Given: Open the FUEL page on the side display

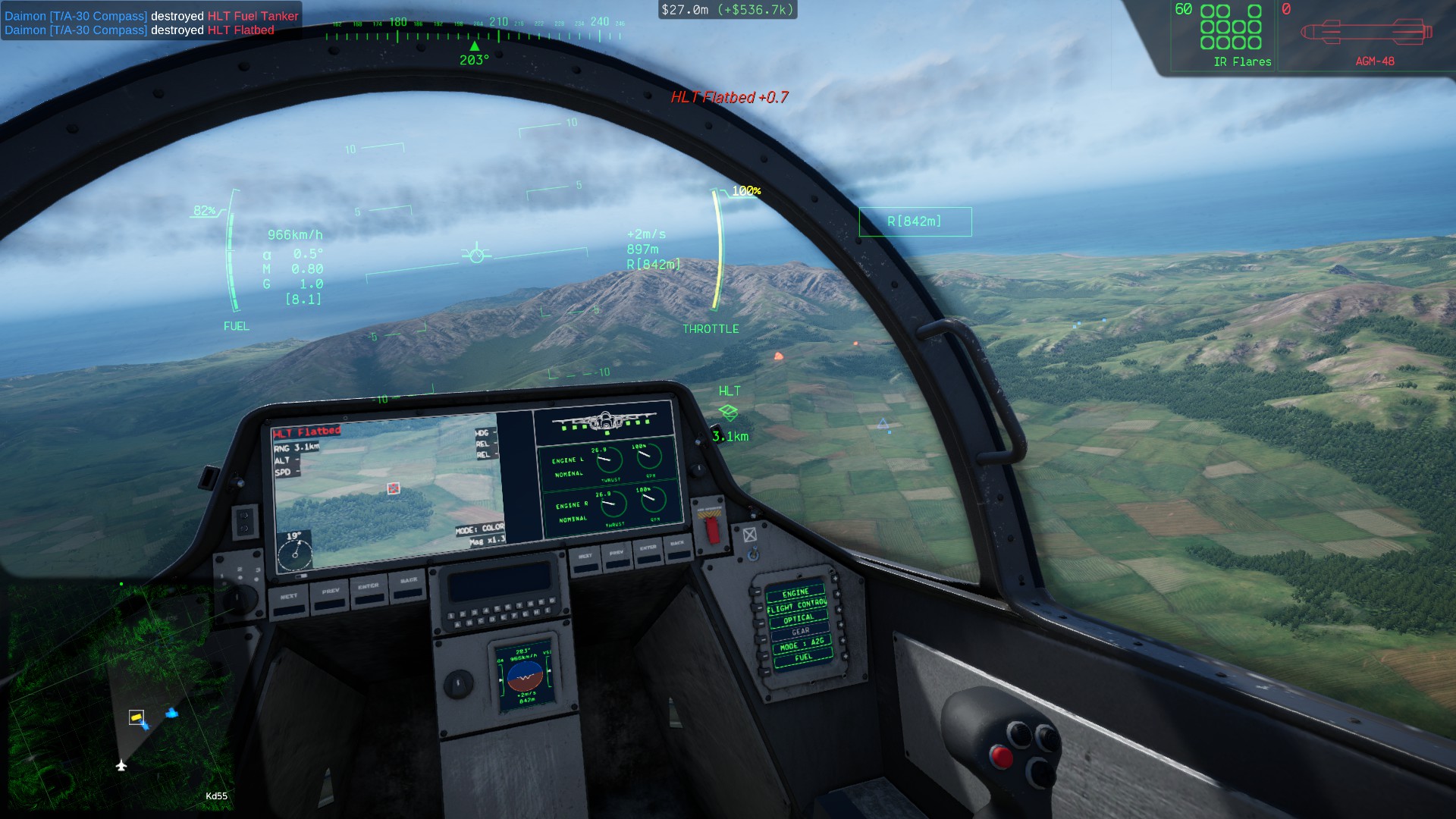Looking at the screenshot, I should [804, 657].
